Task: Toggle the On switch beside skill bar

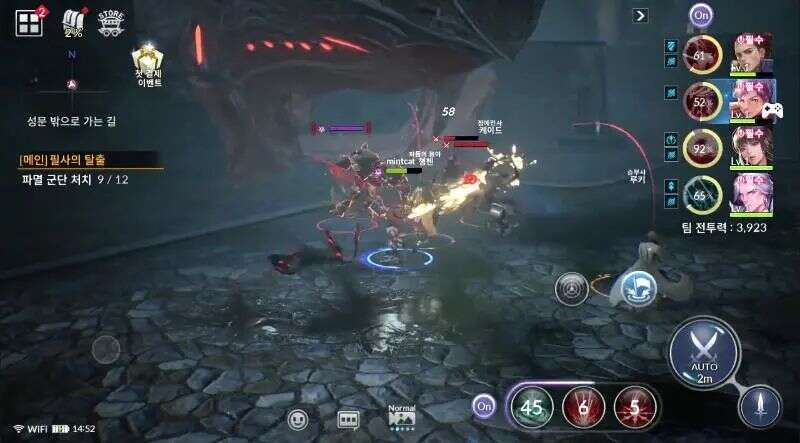Action: coord(485,406)
